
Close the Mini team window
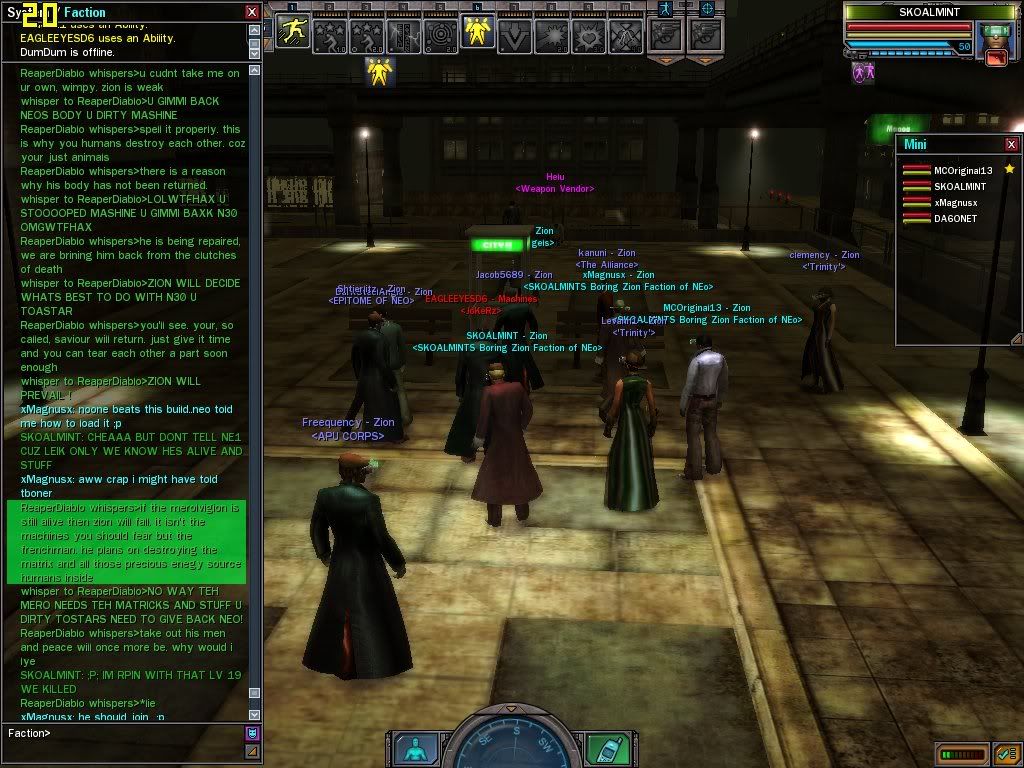coord(1012,144)
